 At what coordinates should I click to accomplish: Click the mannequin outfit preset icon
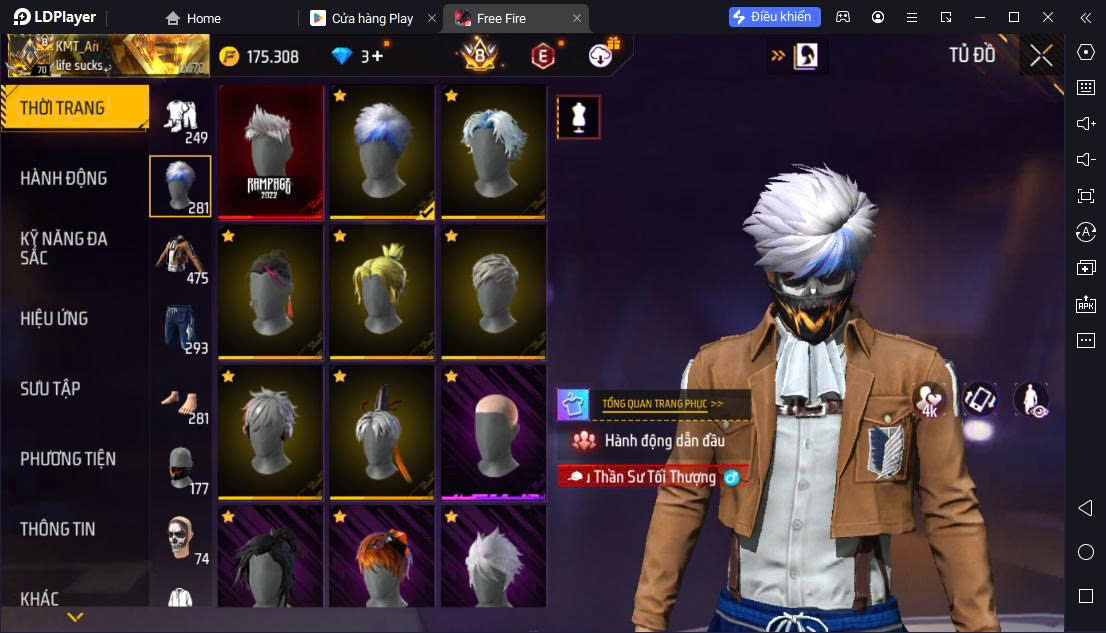click(x=578, y=117)
